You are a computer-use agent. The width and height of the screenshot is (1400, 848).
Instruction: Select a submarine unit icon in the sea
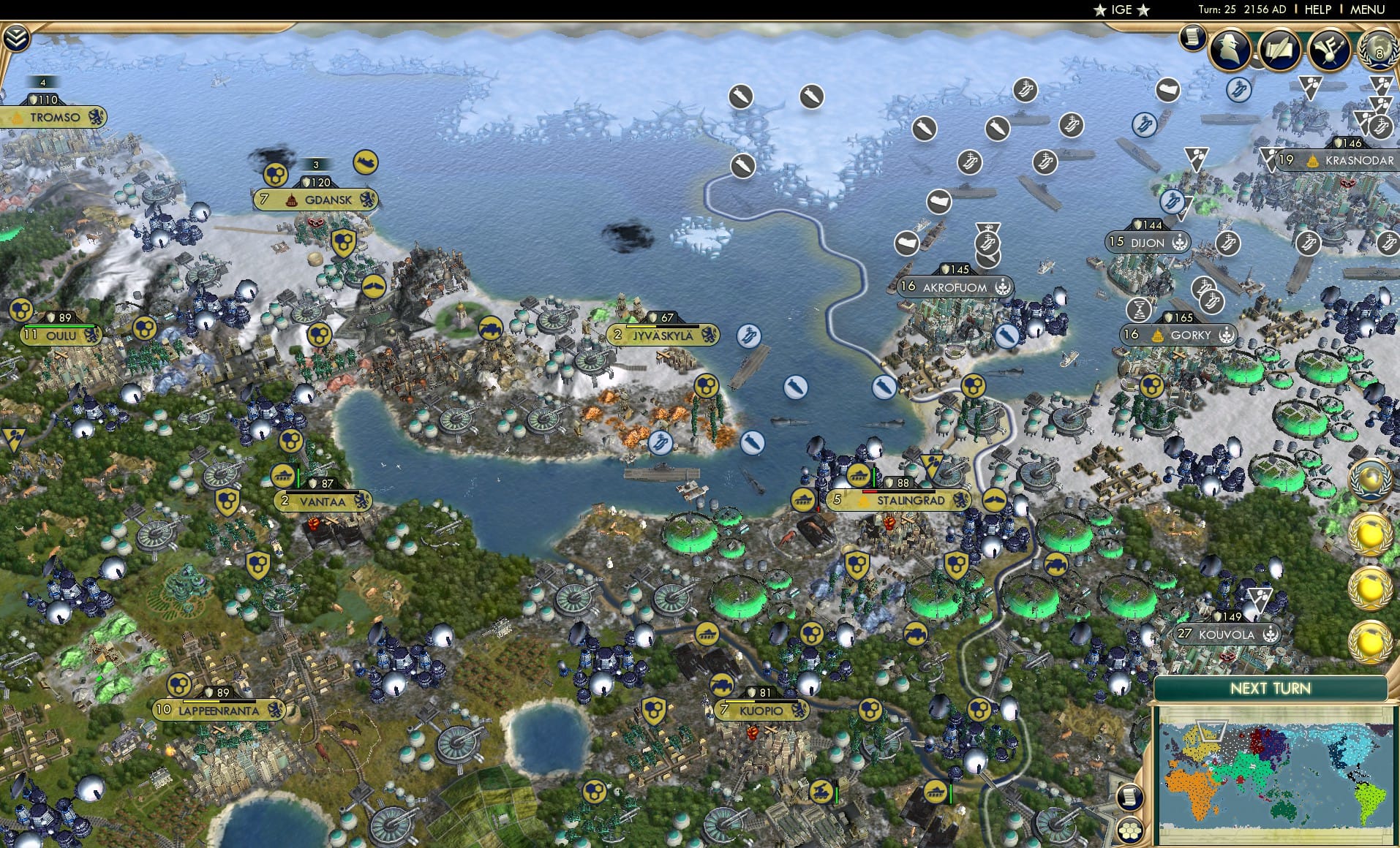click(x=794, y=388)
